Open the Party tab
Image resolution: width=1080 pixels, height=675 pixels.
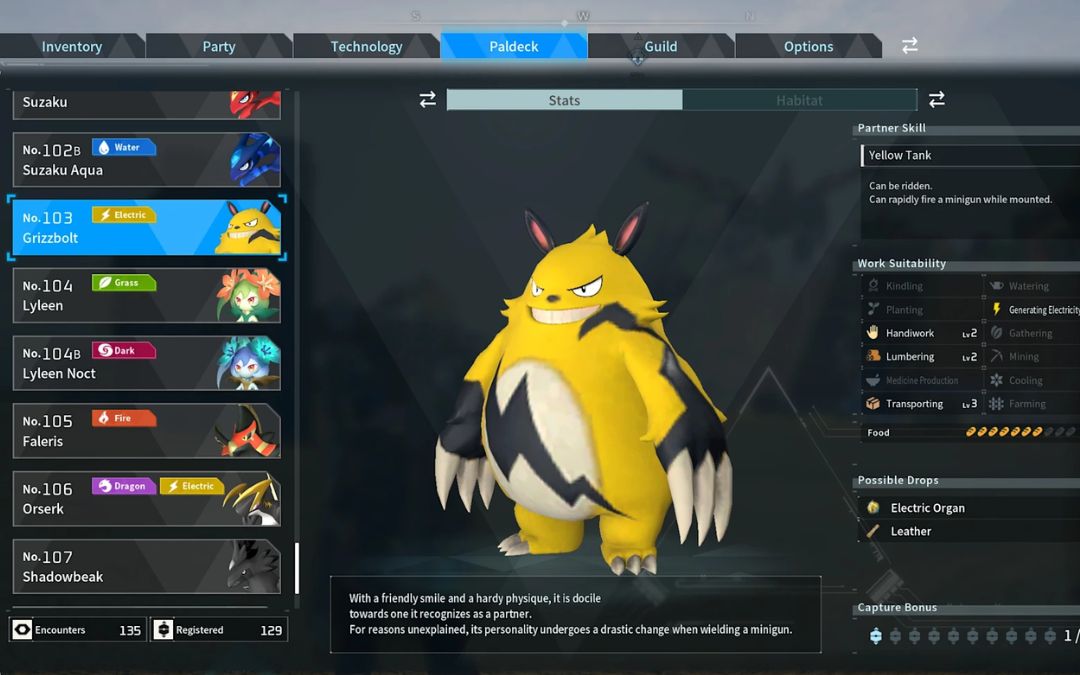pos(219,47)
